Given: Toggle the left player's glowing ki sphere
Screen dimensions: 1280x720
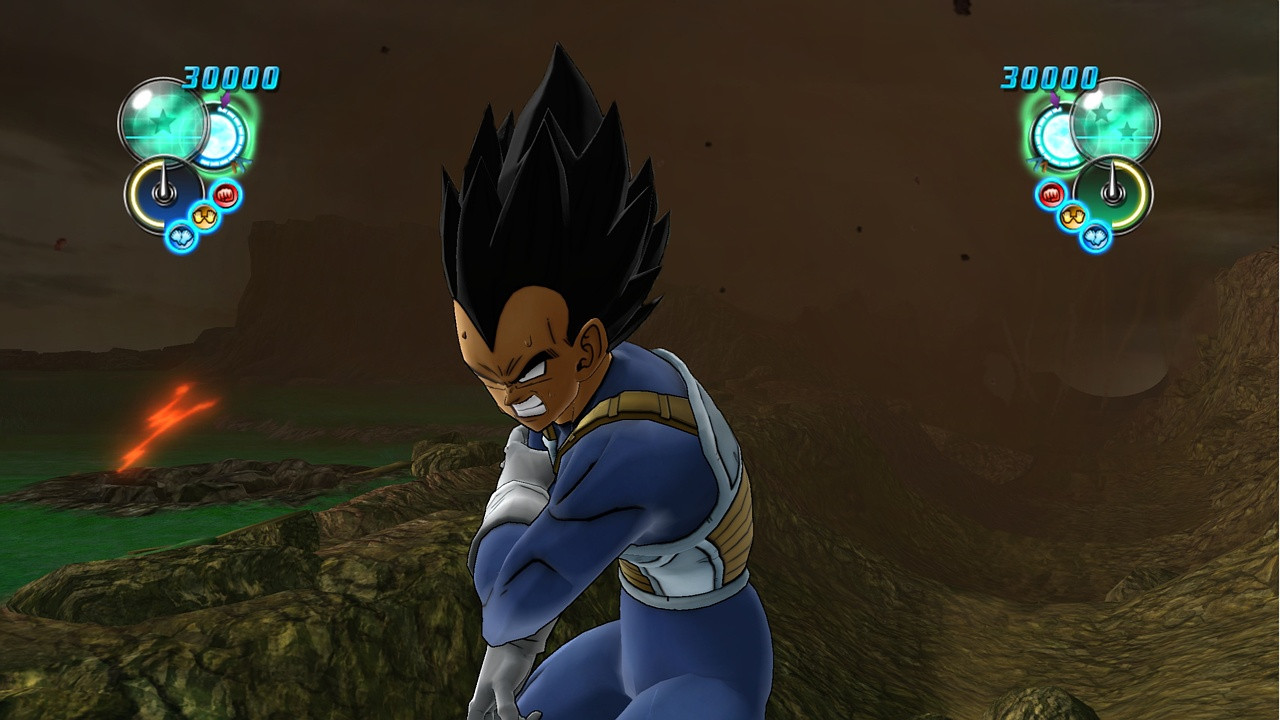Looking at the screenshot, I should click(x=222, y=137).
